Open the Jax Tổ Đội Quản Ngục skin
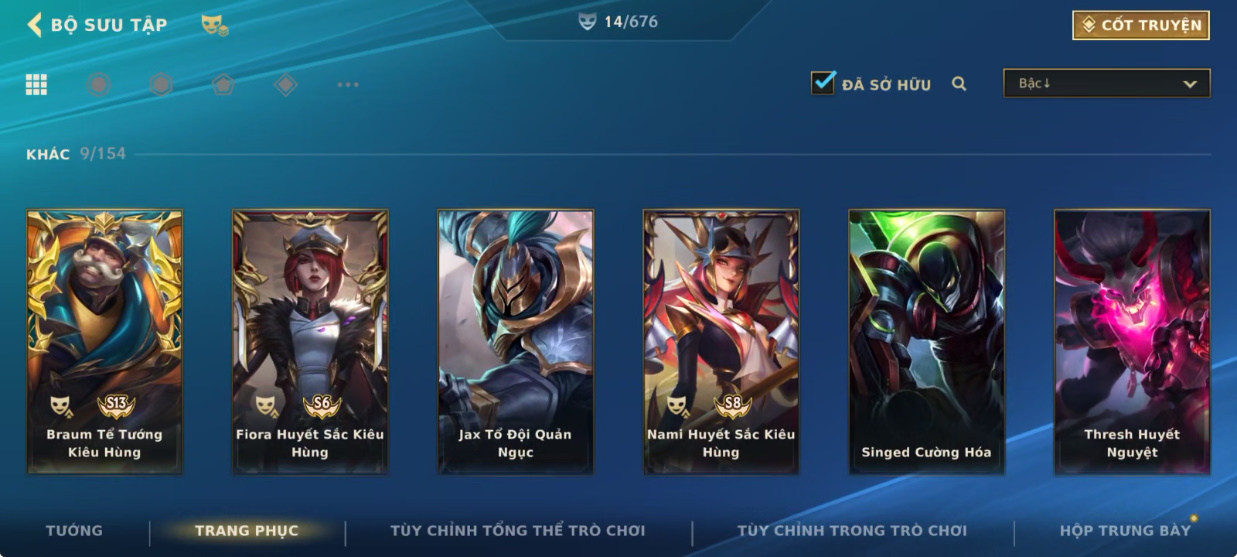Screen dimensions: 1237x557 click(516, 341)
